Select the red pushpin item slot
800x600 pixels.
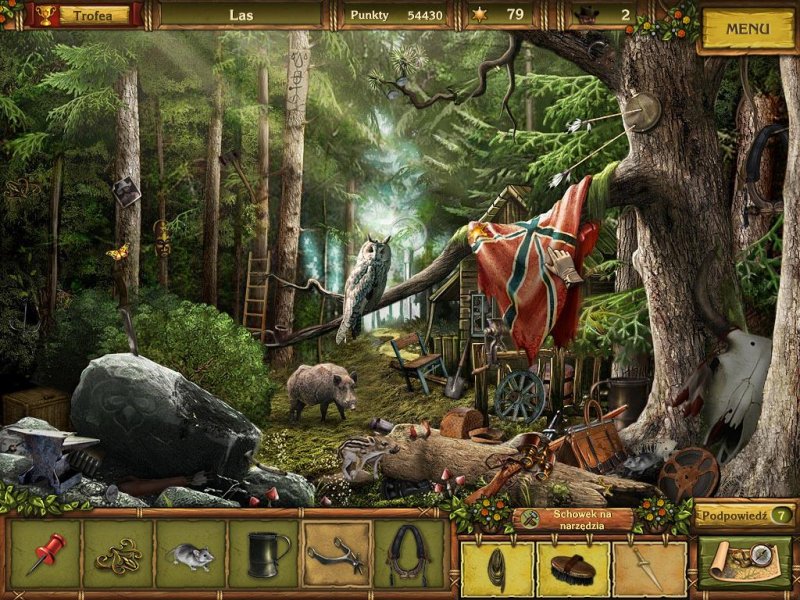46,553
